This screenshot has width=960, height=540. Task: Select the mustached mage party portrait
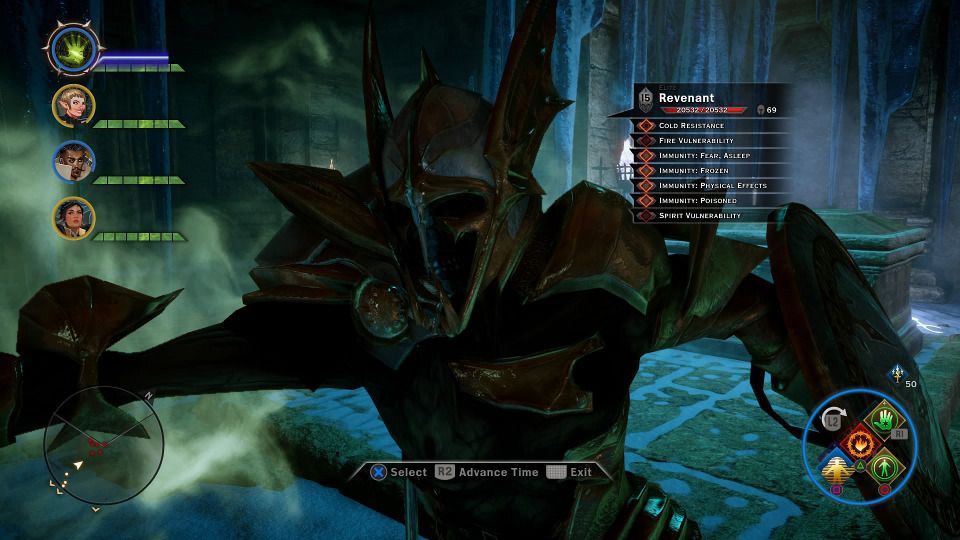pyautogui.click(x=74, y=162)
